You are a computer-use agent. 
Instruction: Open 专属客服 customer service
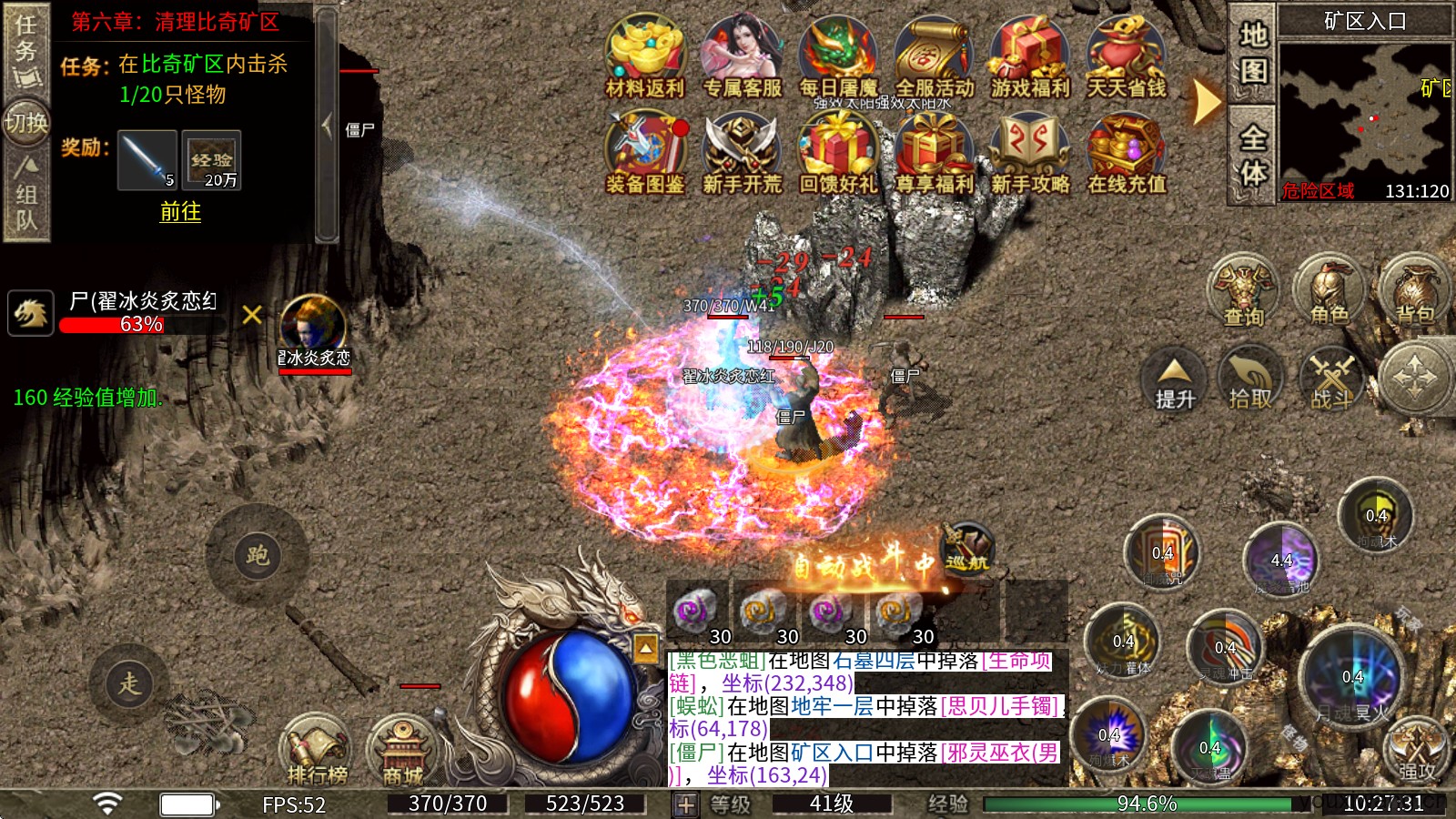(742, 53)
